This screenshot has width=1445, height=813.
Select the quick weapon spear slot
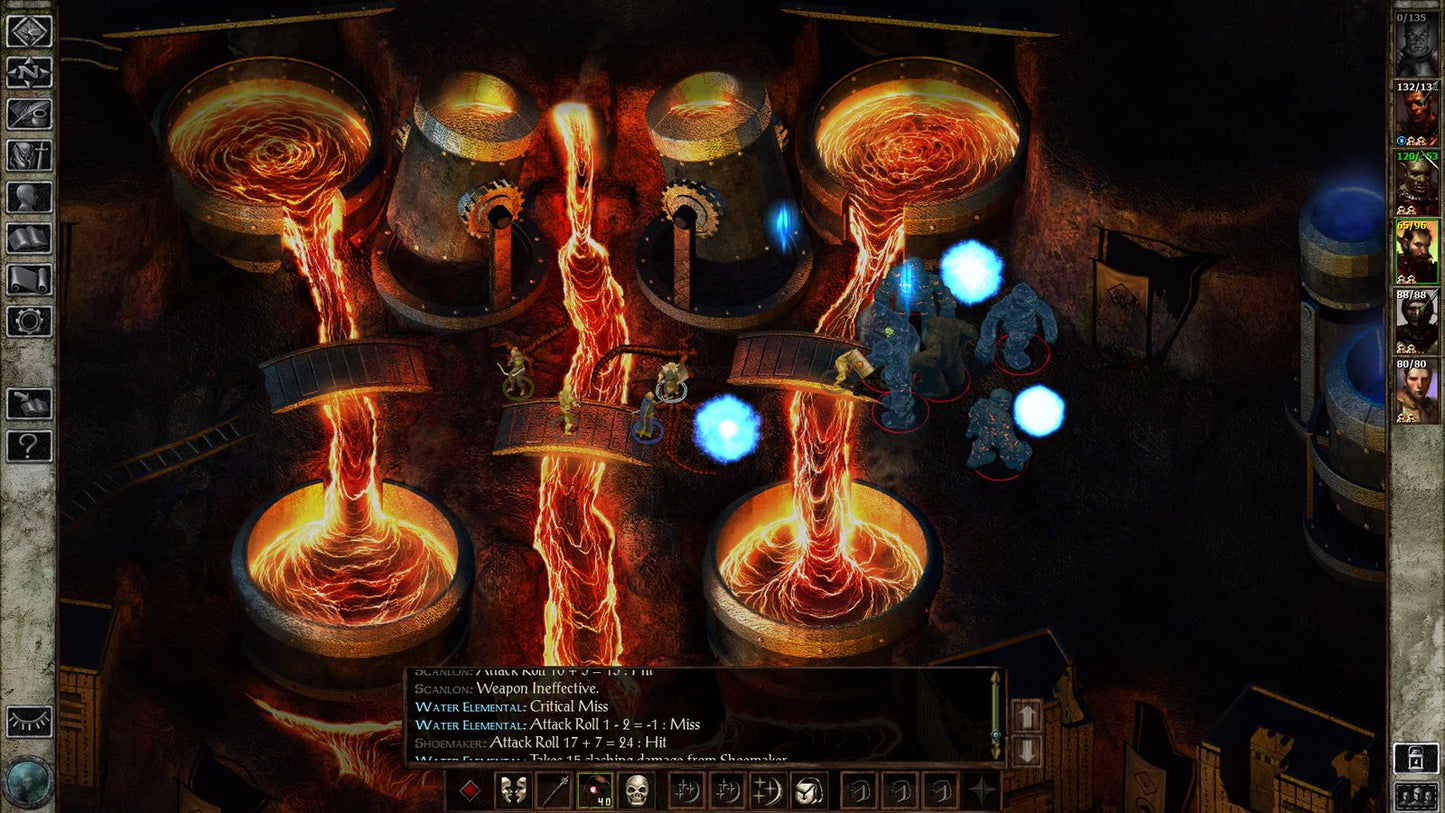pos(555,790)
